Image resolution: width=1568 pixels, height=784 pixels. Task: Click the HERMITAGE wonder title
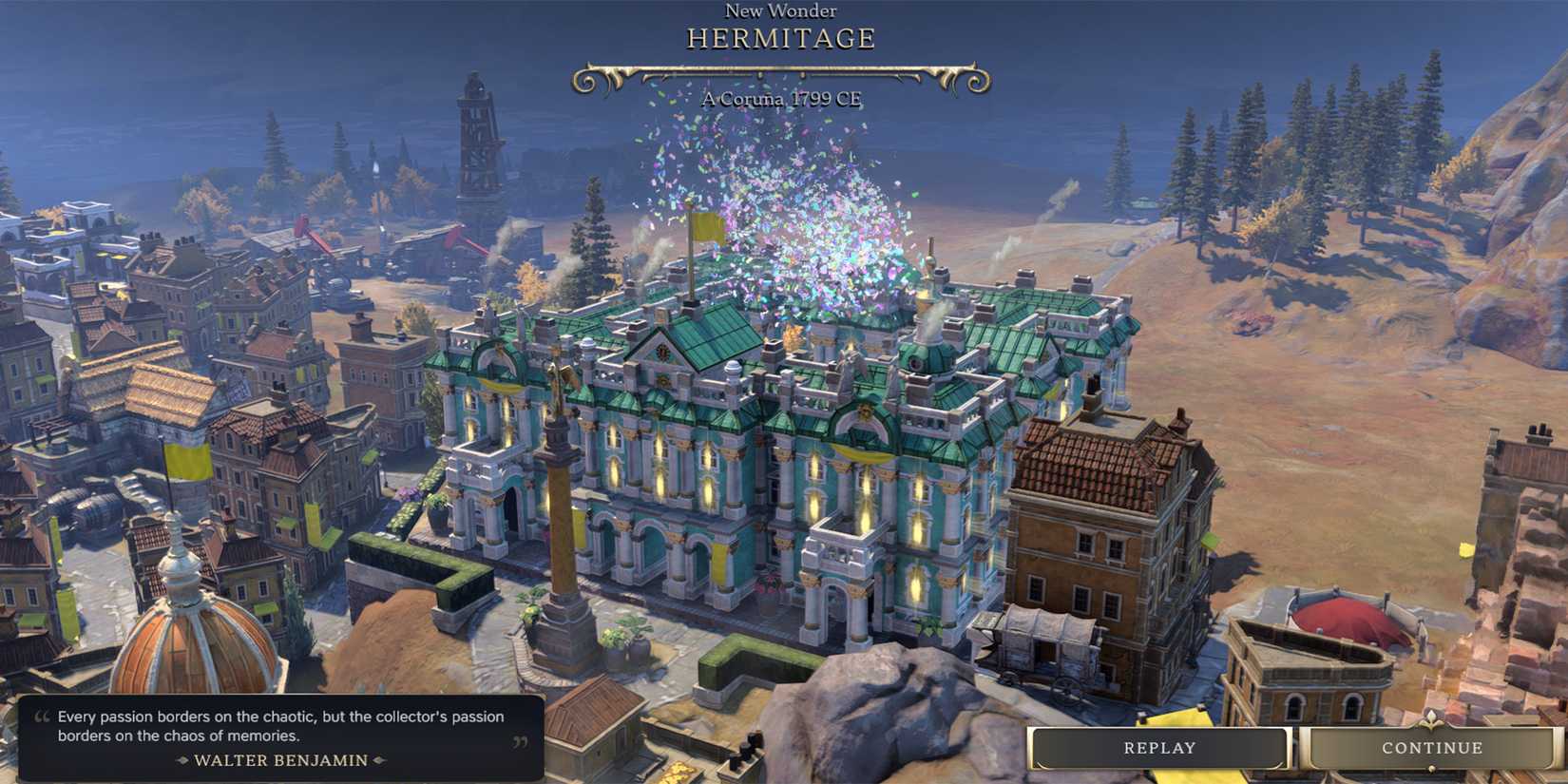tap(781, 38)
